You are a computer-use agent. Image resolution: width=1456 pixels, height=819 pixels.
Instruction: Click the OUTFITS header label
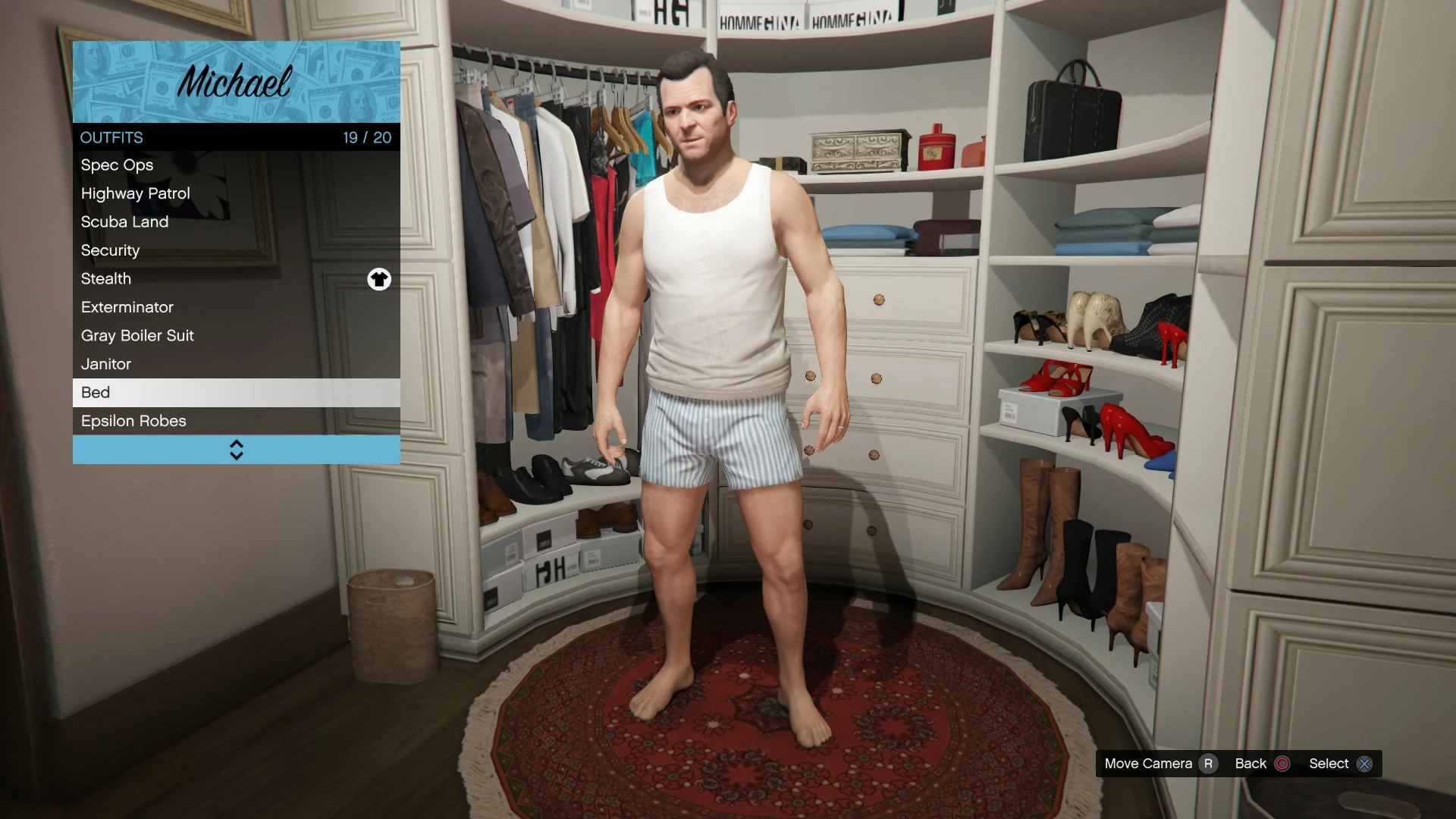(x=111, y=137)
